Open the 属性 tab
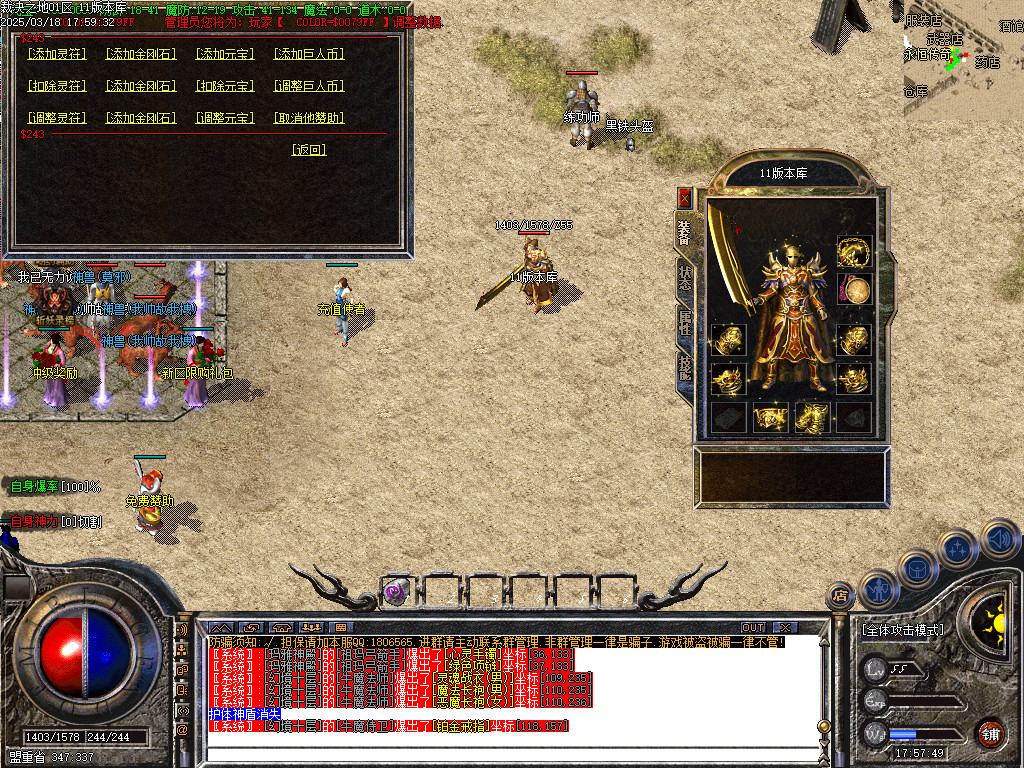This screenshot has width=1024, height=768. pyautogui.click(x=685, y=322)
